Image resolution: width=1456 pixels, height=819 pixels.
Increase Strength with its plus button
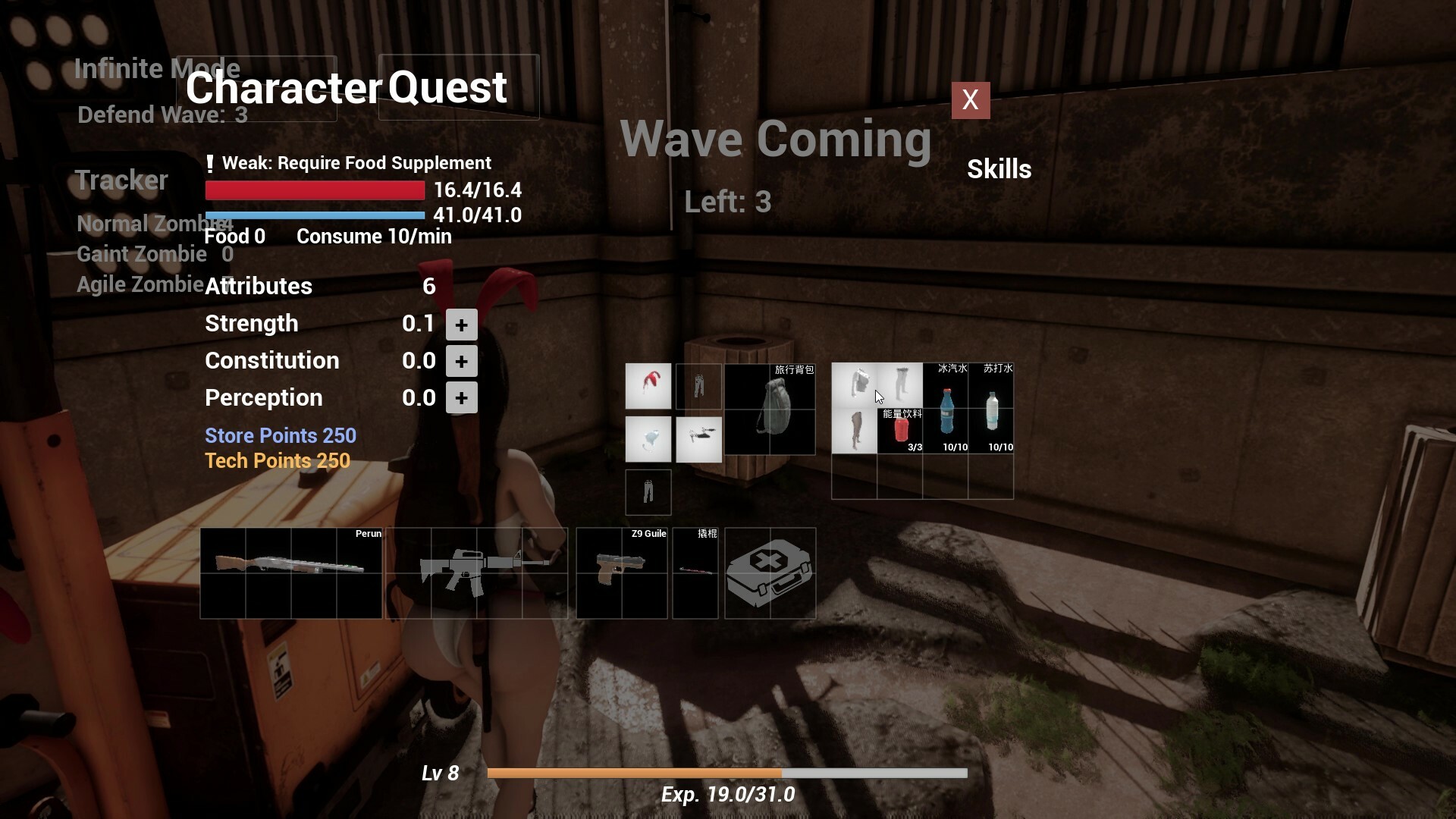[x=461, y=324]
